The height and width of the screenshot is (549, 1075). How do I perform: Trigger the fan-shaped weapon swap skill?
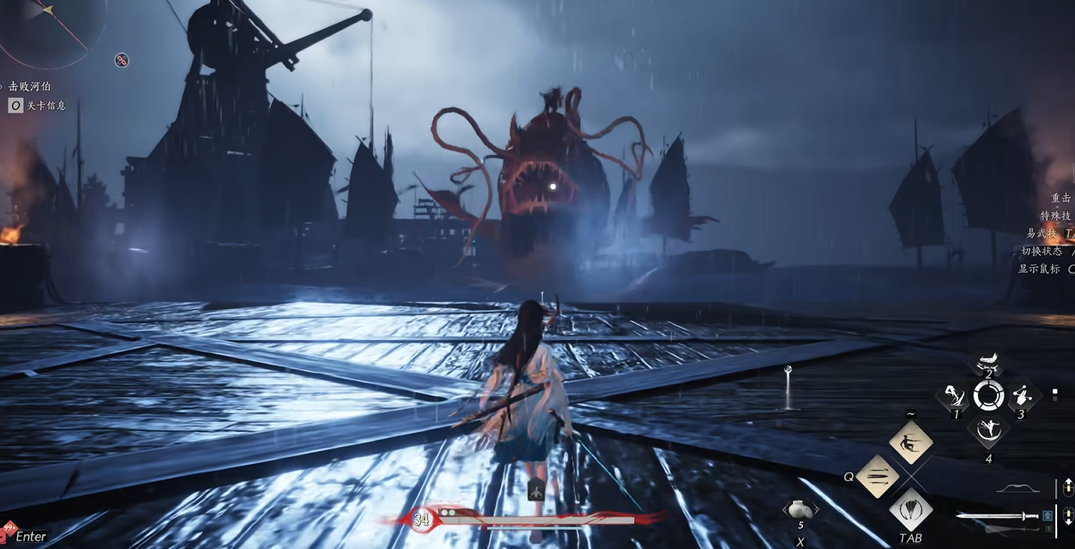click(x=911, y=510)
